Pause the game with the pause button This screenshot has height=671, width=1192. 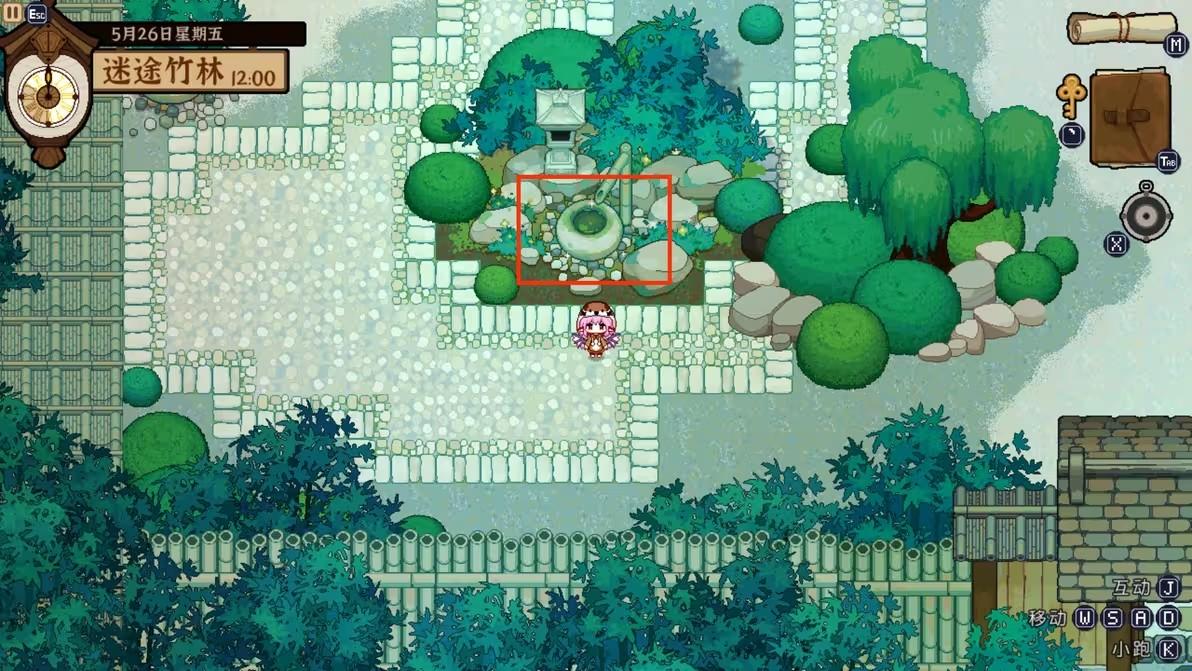click(12, 13)
